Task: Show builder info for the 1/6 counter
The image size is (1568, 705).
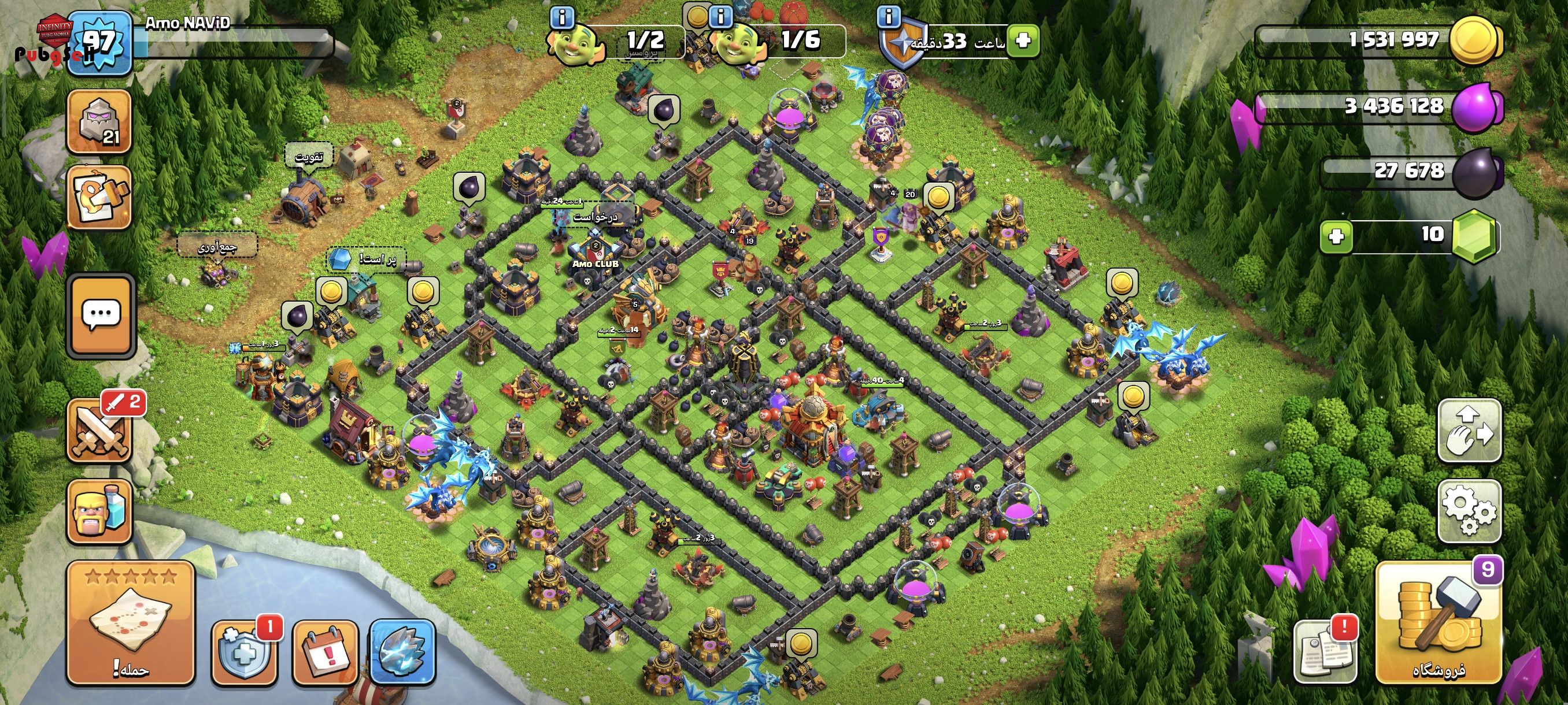Action: [x=721, y=16]
